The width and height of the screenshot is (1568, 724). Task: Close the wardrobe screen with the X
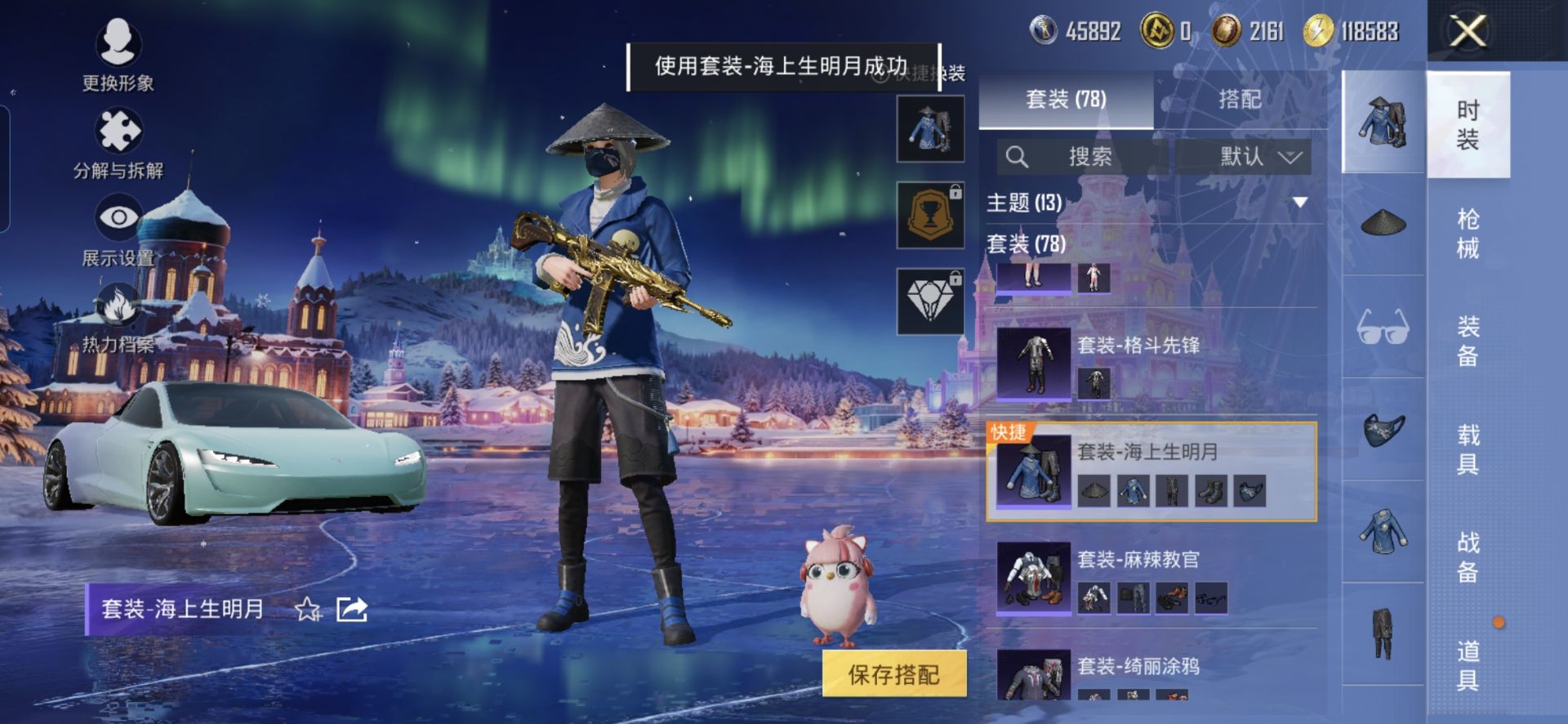pos(1468,33)
